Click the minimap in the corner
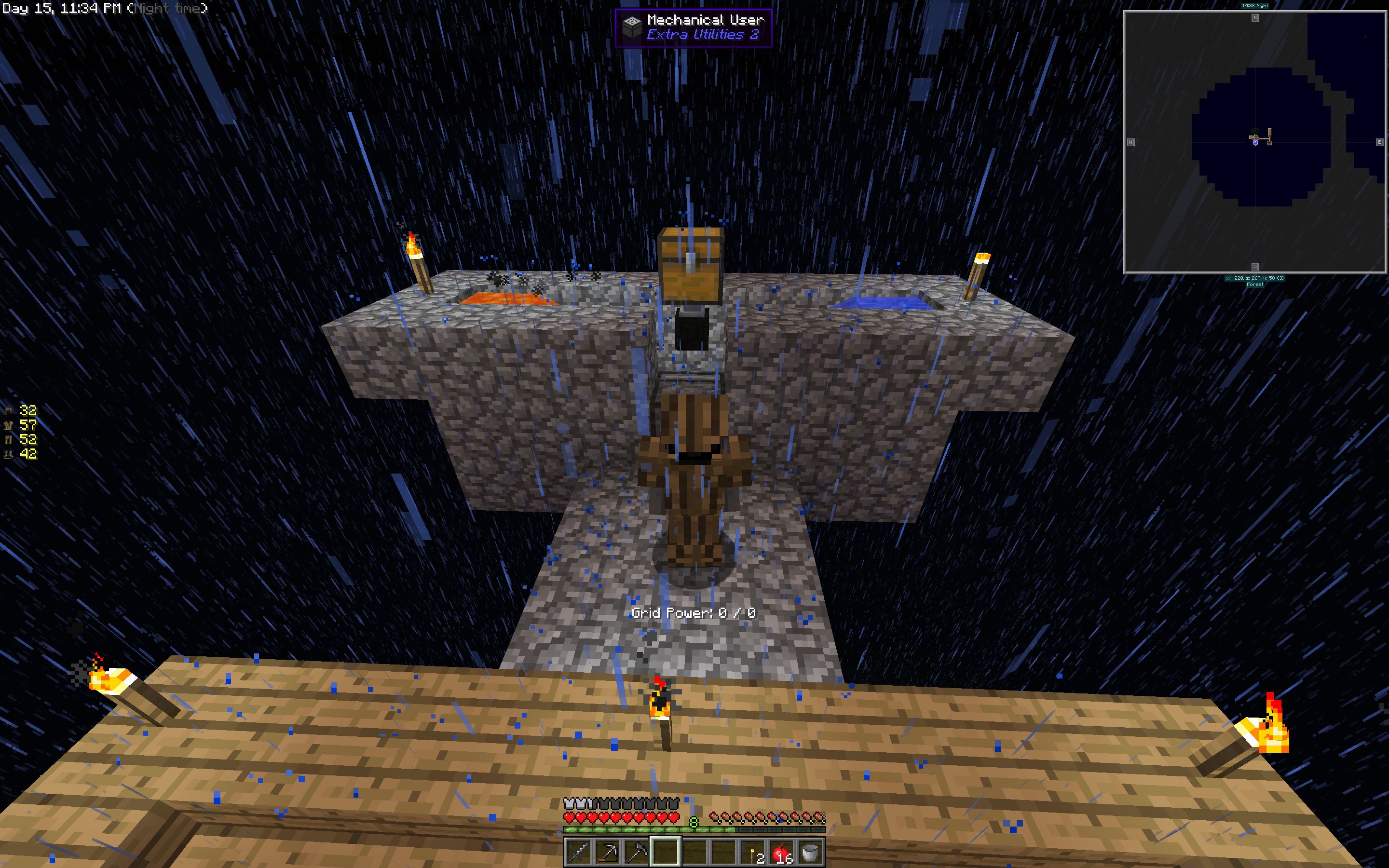Screen dimensions: 1389x868 click(1255, 142)
